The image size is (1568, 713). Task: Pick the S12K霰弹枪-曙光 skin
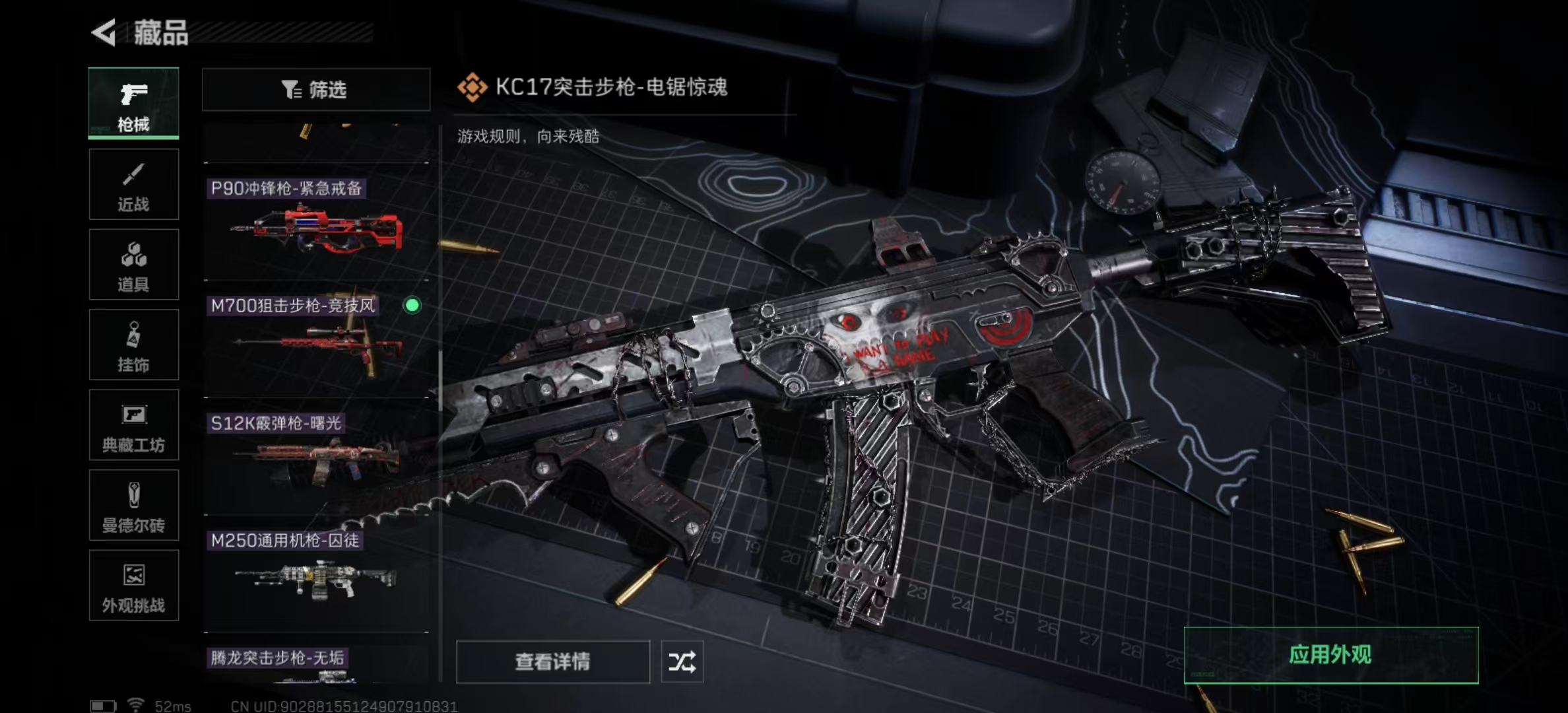coord(317,459)
